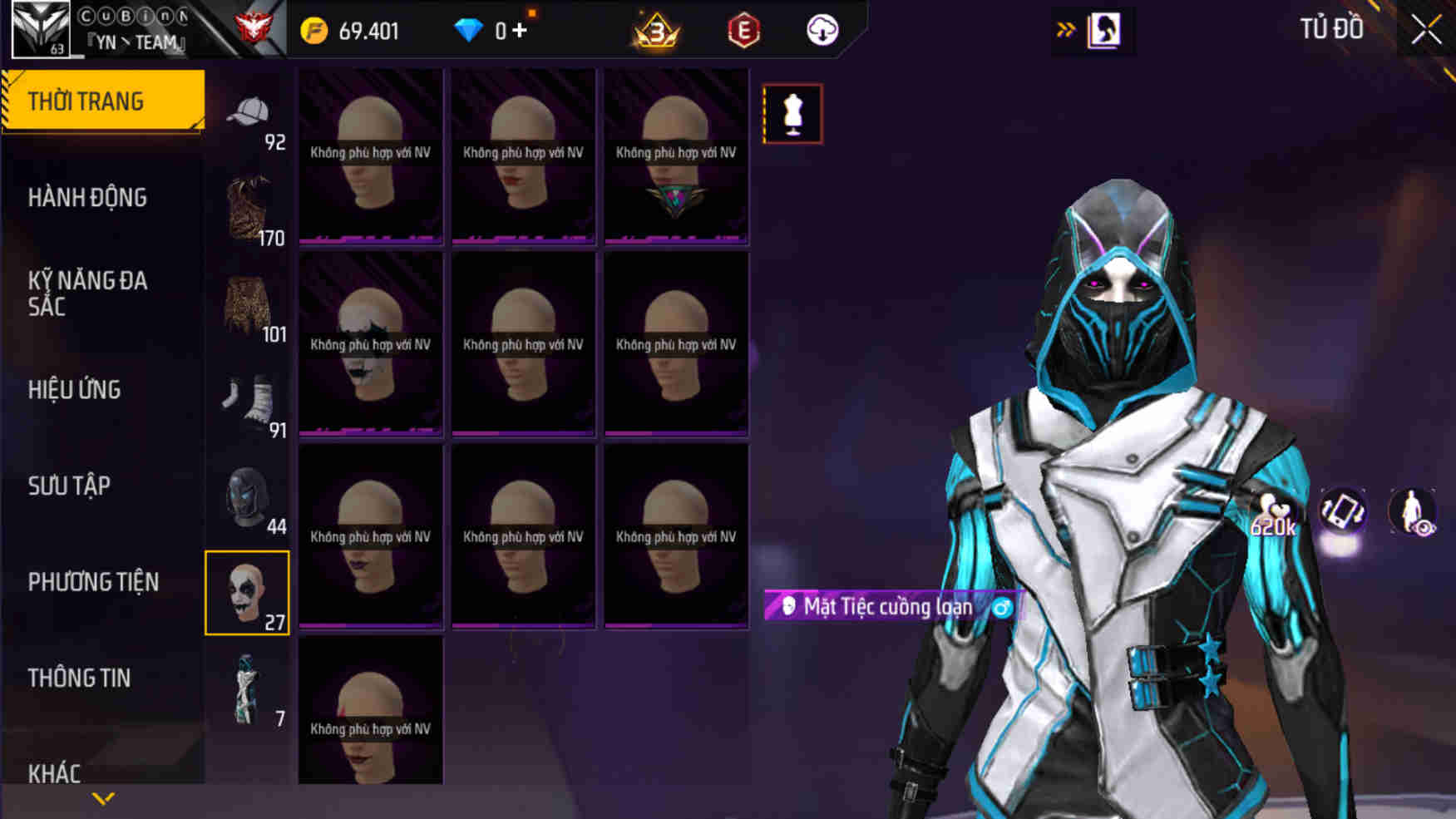This screenshot has height=819, width=1456.
Task: Toggle full character view with eye icon
Action: coord(1414,512)
